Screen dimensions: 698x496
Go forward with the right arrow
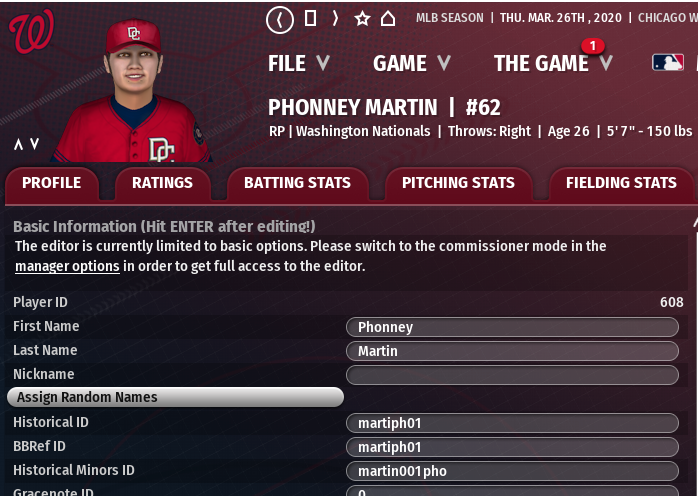pos(335,18)
